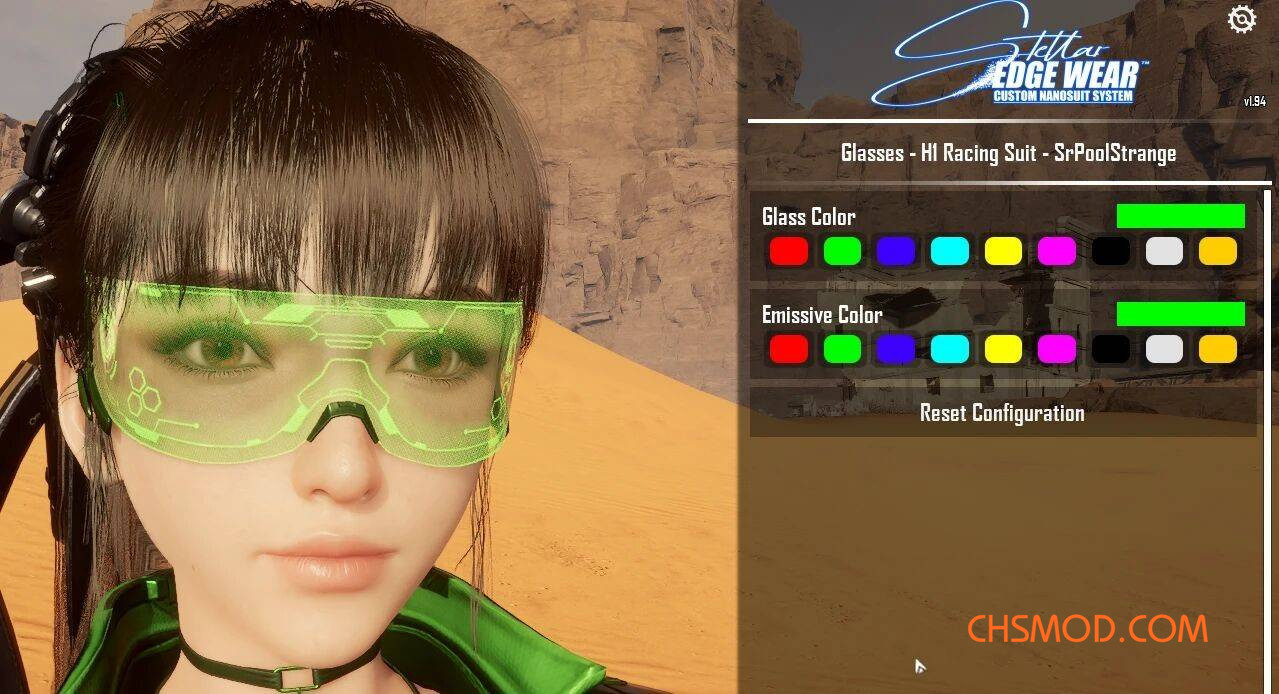This screenshot has width=1279, height=694.
Task: Set Glass Color to cyan
Action: (x=950, y=251)
